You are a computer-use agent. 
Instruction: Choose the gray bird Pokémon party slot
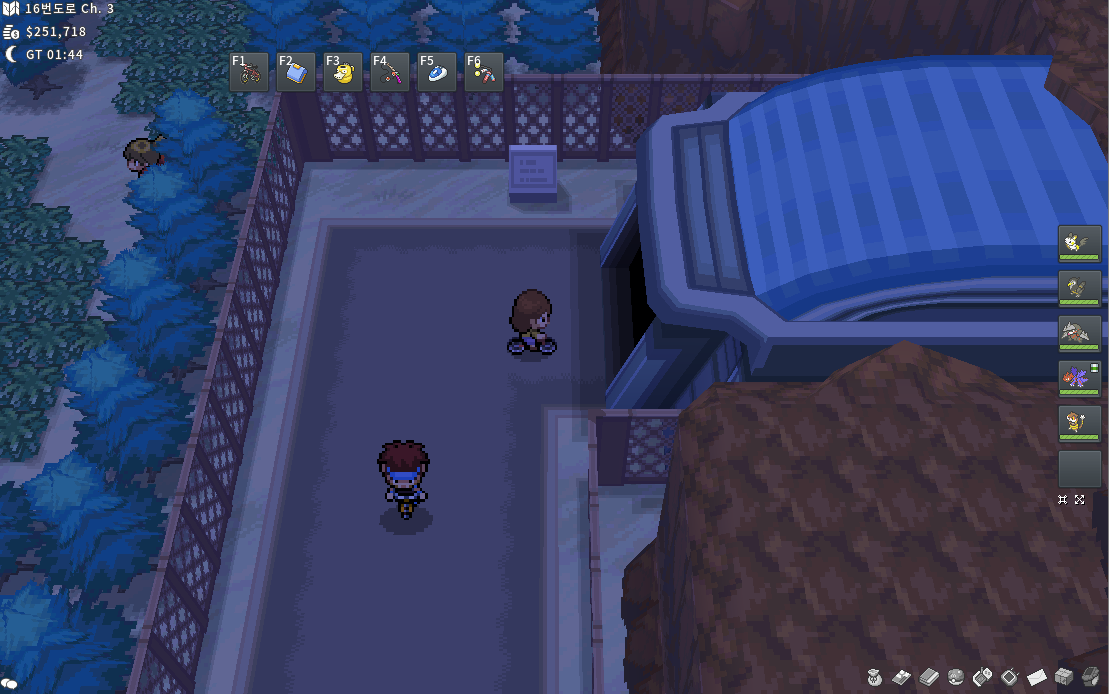coord(1079,288)
